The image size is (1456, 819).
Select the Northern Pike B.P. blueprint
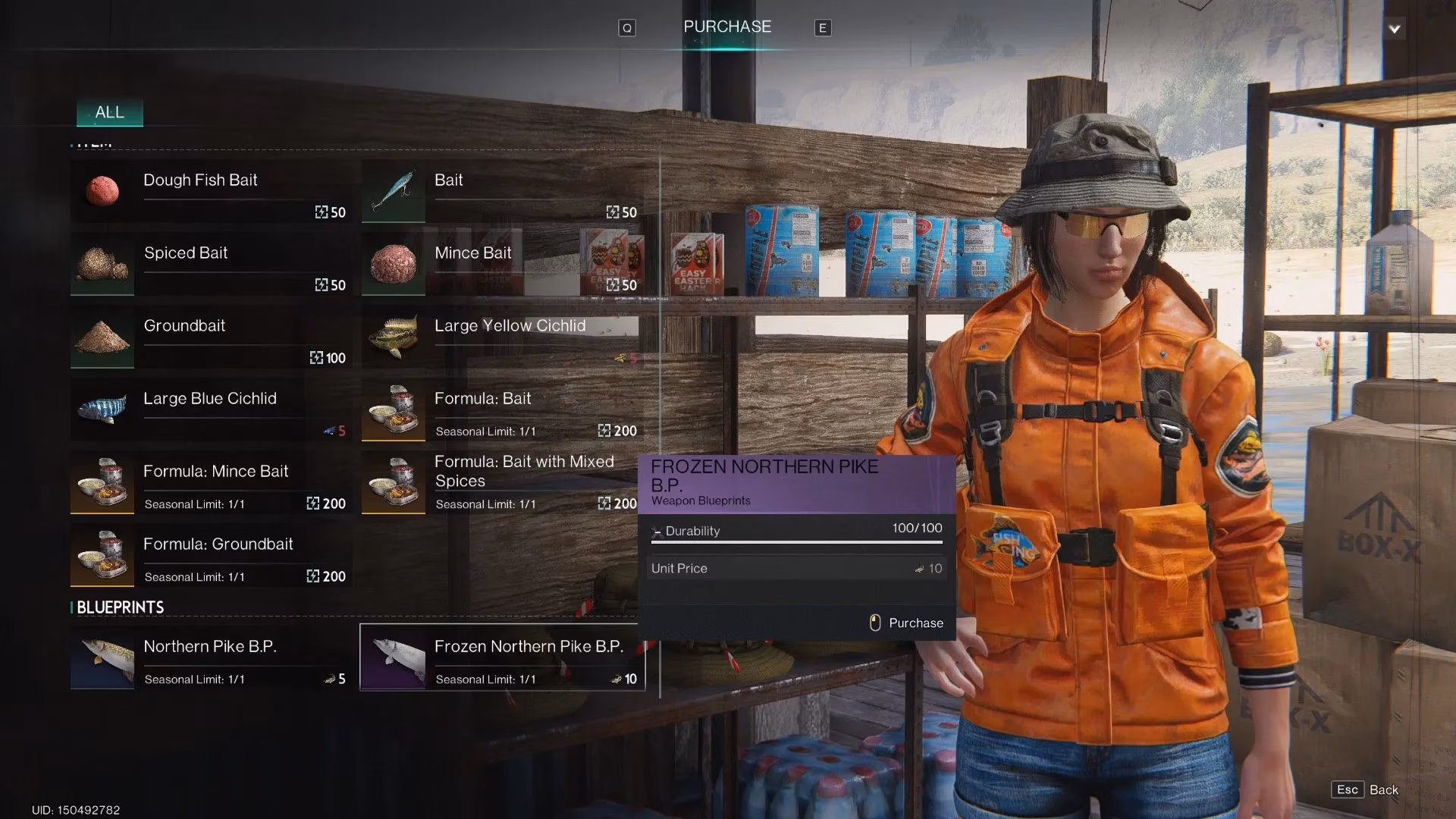211,657
